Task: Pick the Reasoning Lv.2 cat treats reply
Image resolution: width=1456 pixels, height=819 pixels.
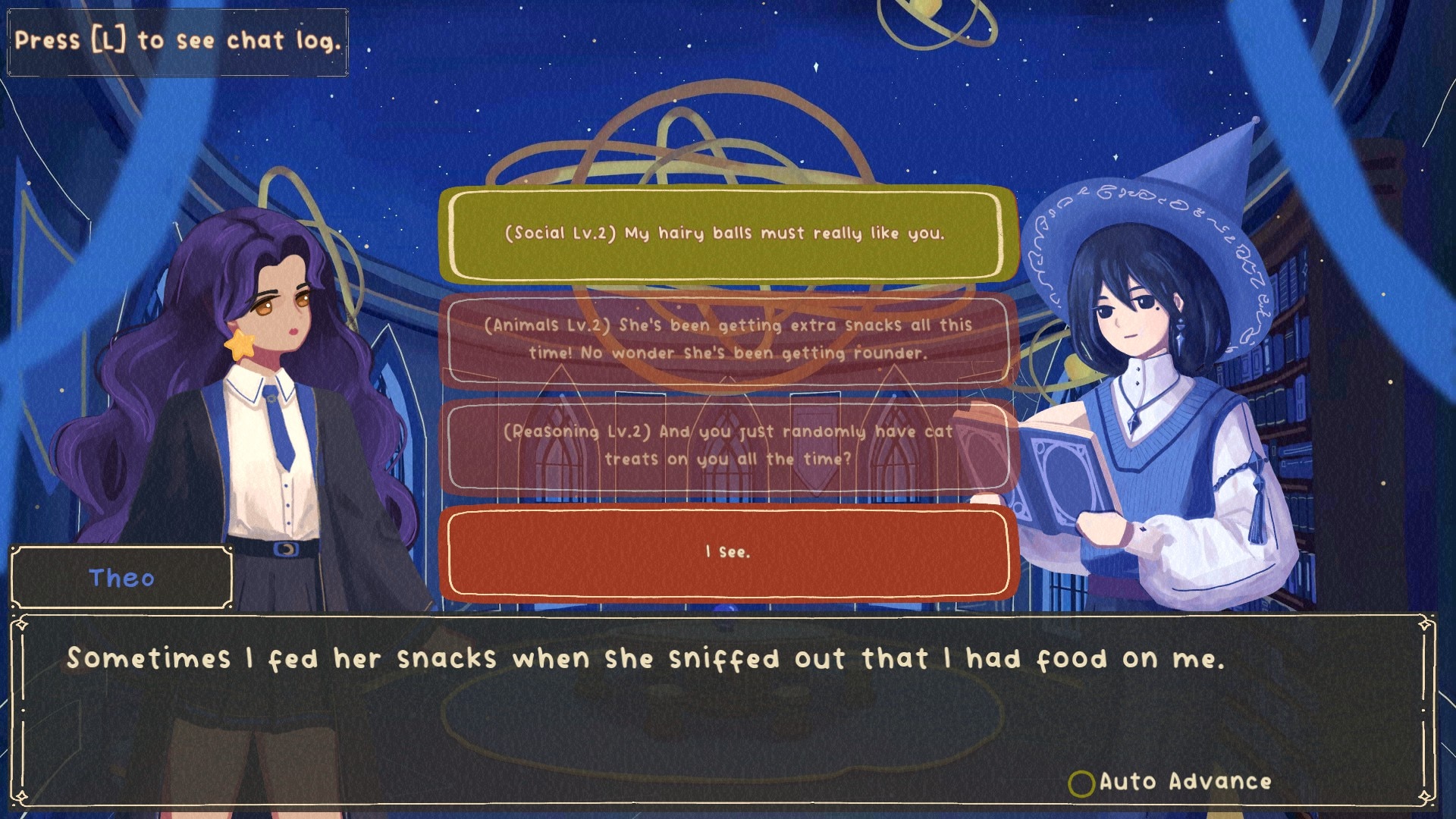Action: (x=726, y=445)
